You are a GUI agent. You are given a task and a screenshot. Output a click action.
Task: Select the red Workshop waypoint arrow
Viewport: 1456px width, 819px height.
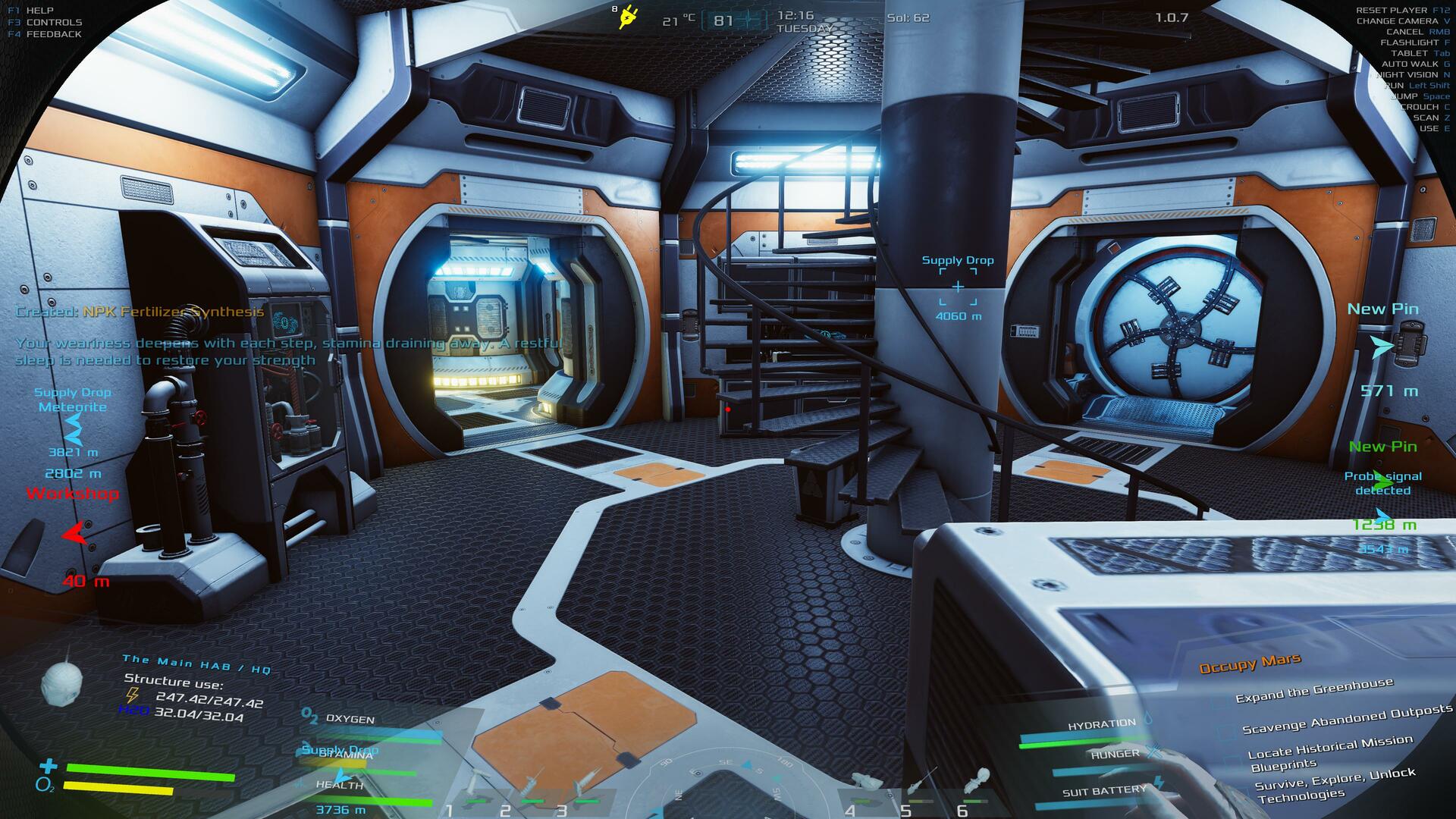pyautogui.click(x=74, y=534)
